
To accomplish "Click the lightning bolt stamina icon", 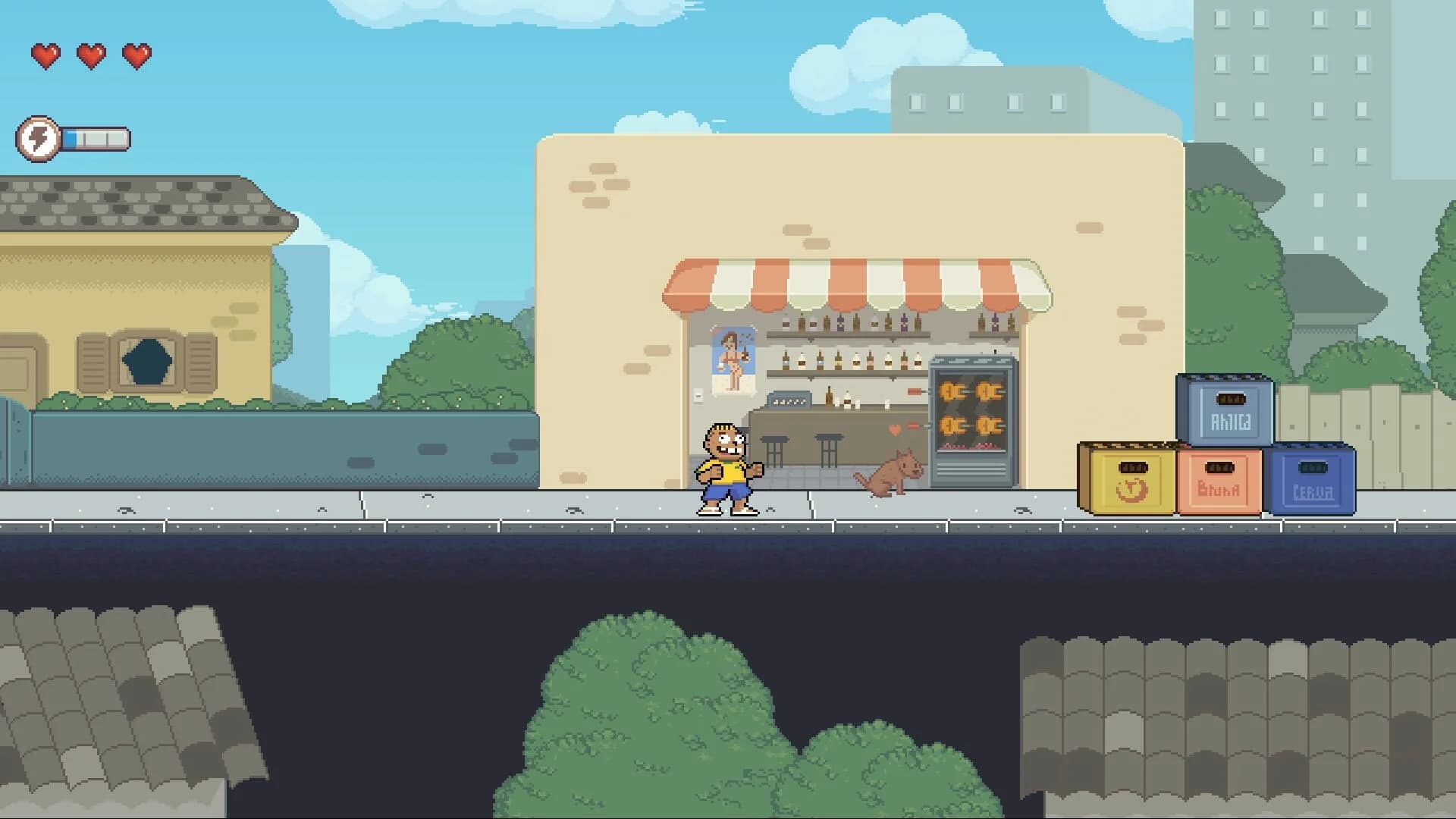I will (x=39, y=138).
